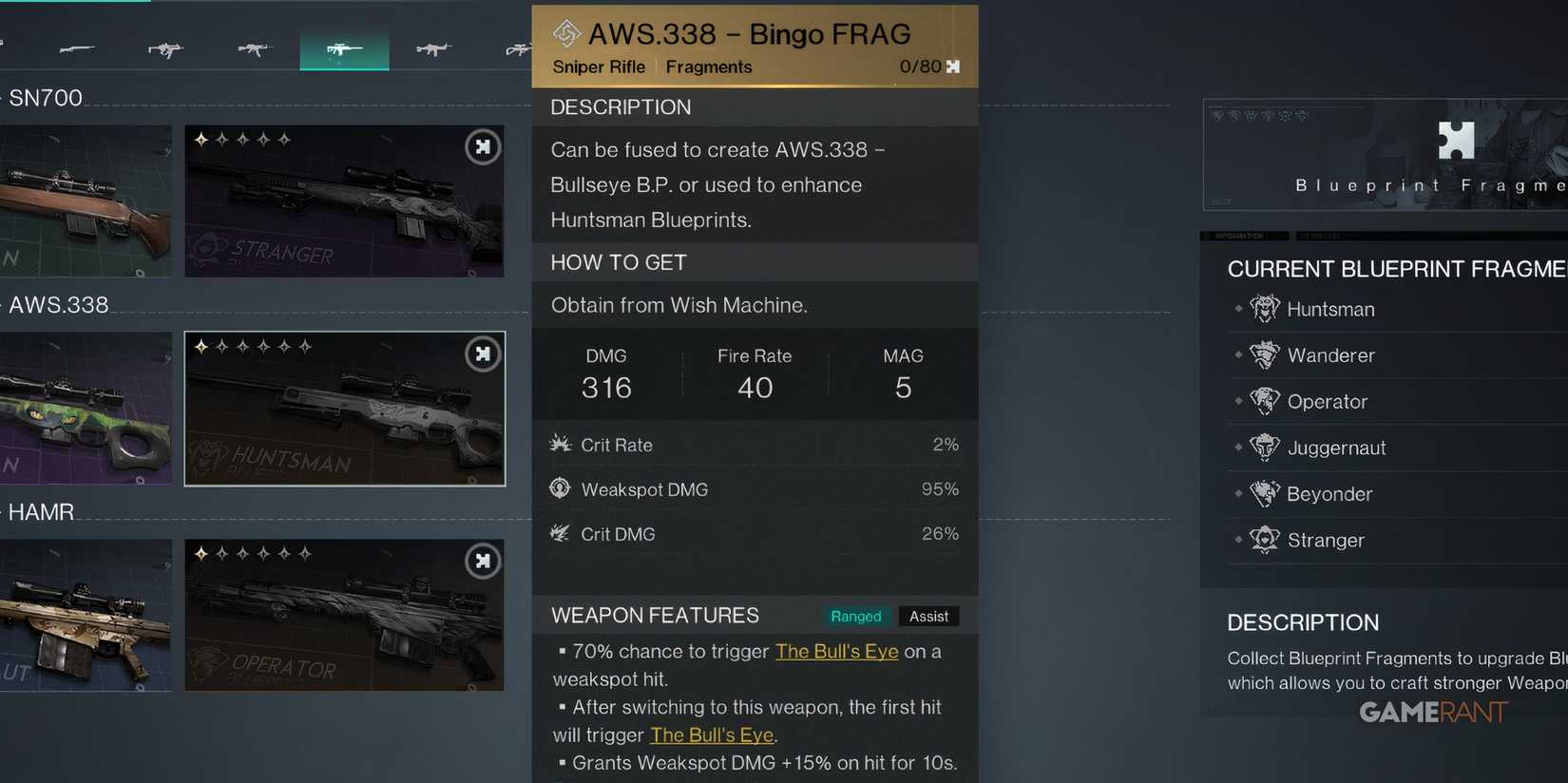Collapse the SN700 weapon section
The image size is (1568, 783).
(45, 97)
